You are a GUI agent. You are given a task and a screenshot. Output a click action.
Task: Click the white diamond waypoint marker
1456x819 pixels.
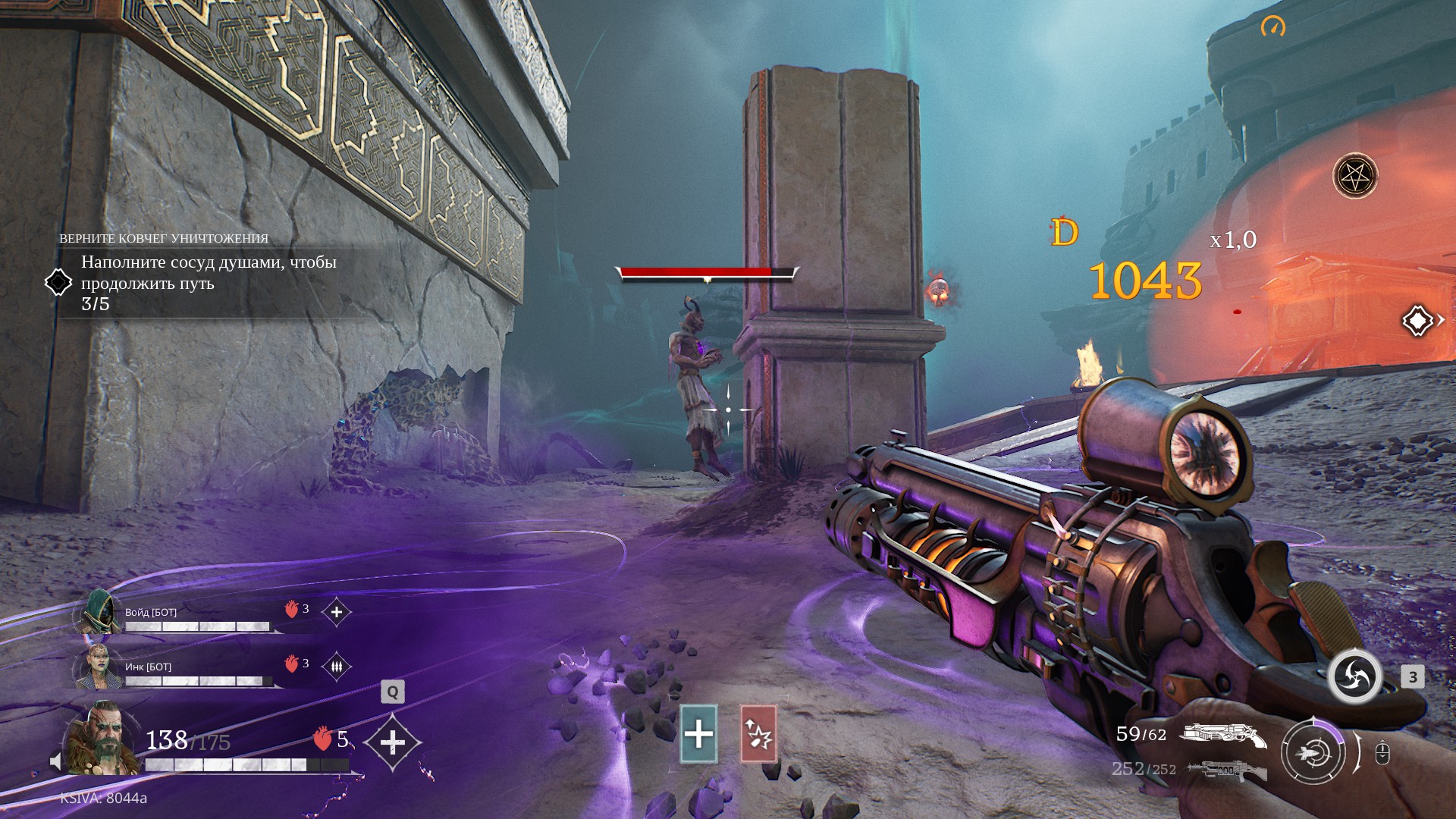point(1417,321)
